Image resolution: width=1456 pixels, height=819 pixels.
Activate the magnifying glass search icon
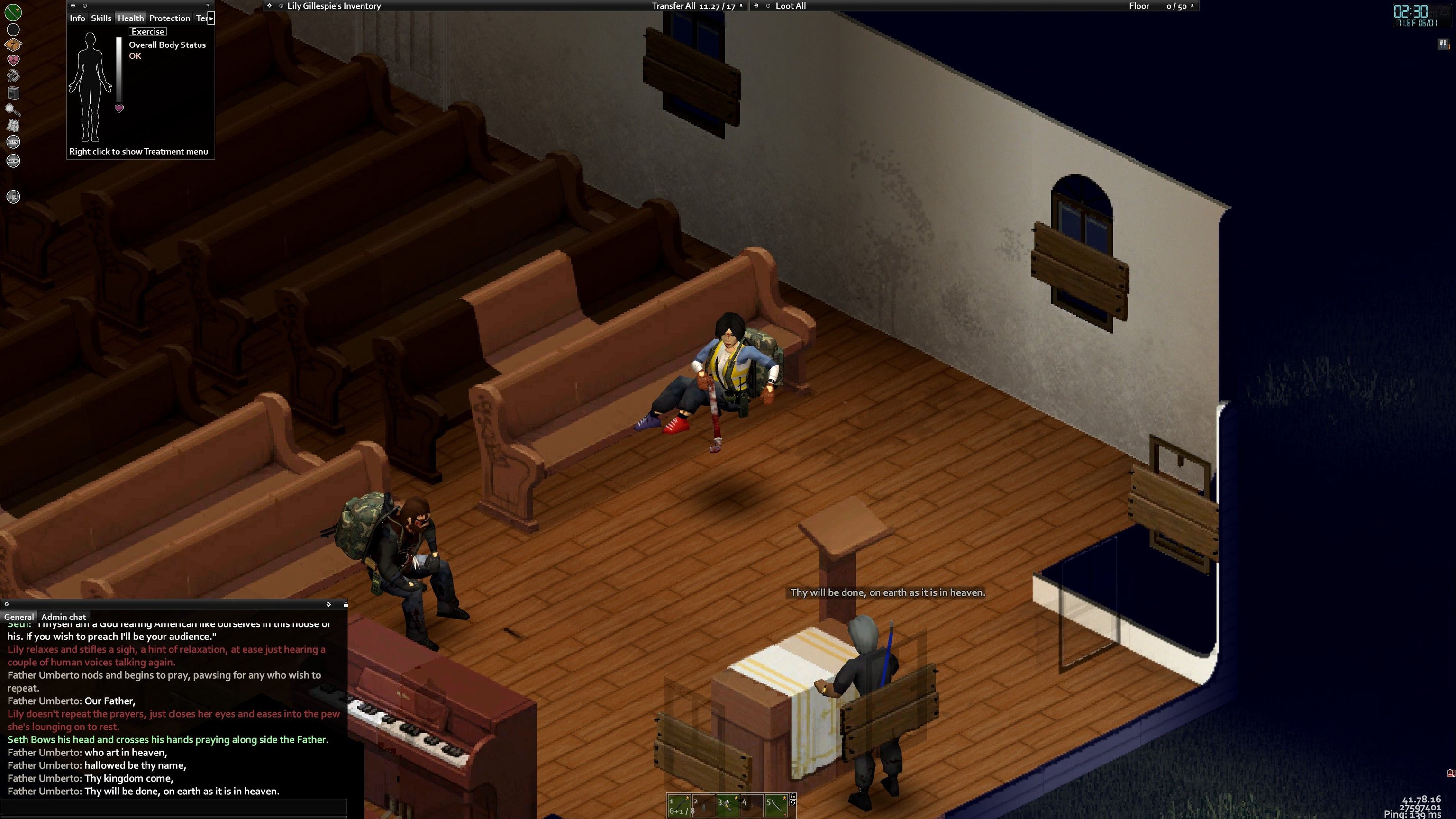click(x=13, y=109)
